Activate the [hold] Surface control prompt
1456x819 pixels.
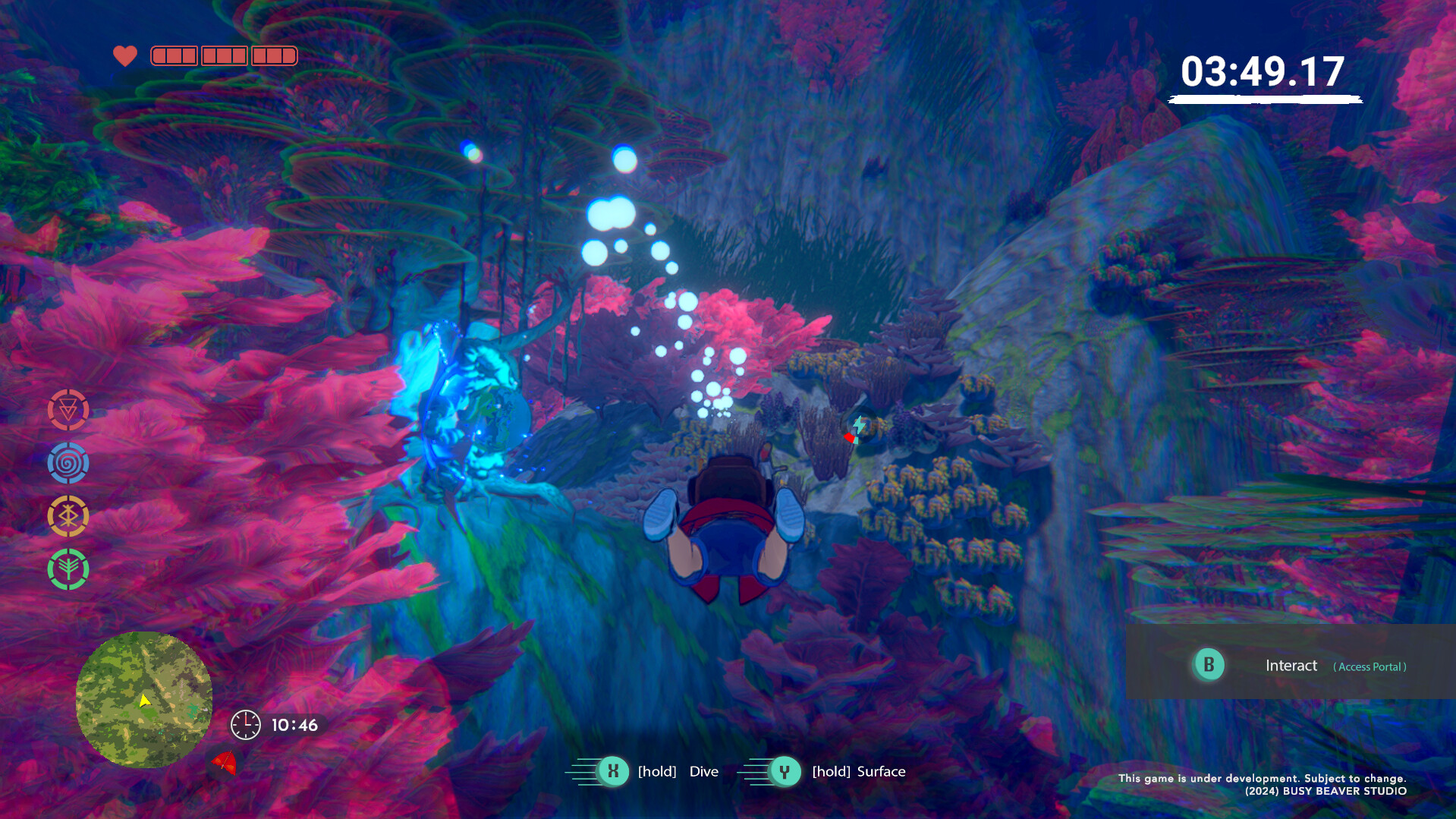[x=858, y=771]
